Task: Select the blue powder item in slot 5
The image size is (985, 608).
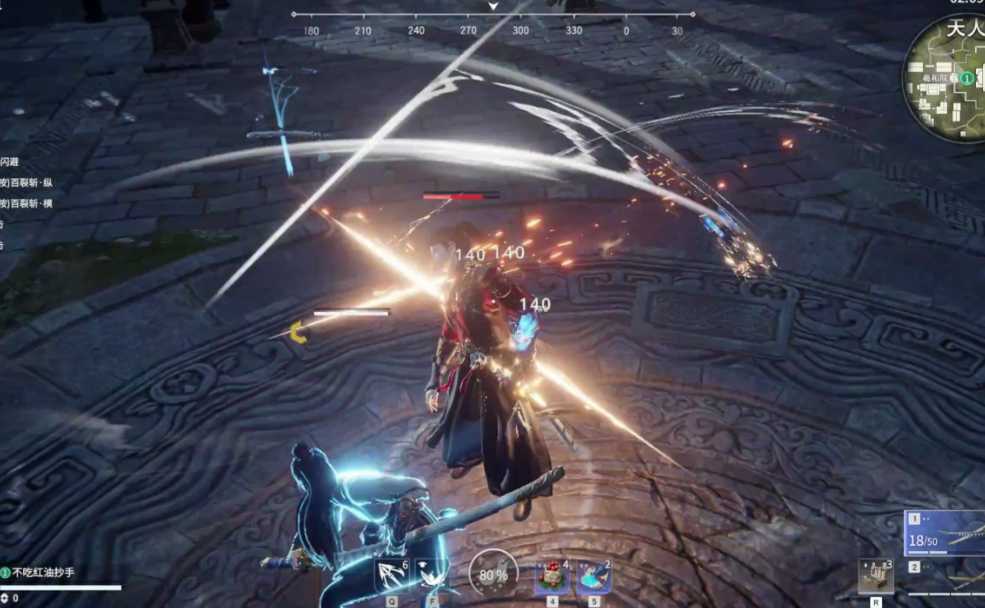Action: (x=593, y=577)
